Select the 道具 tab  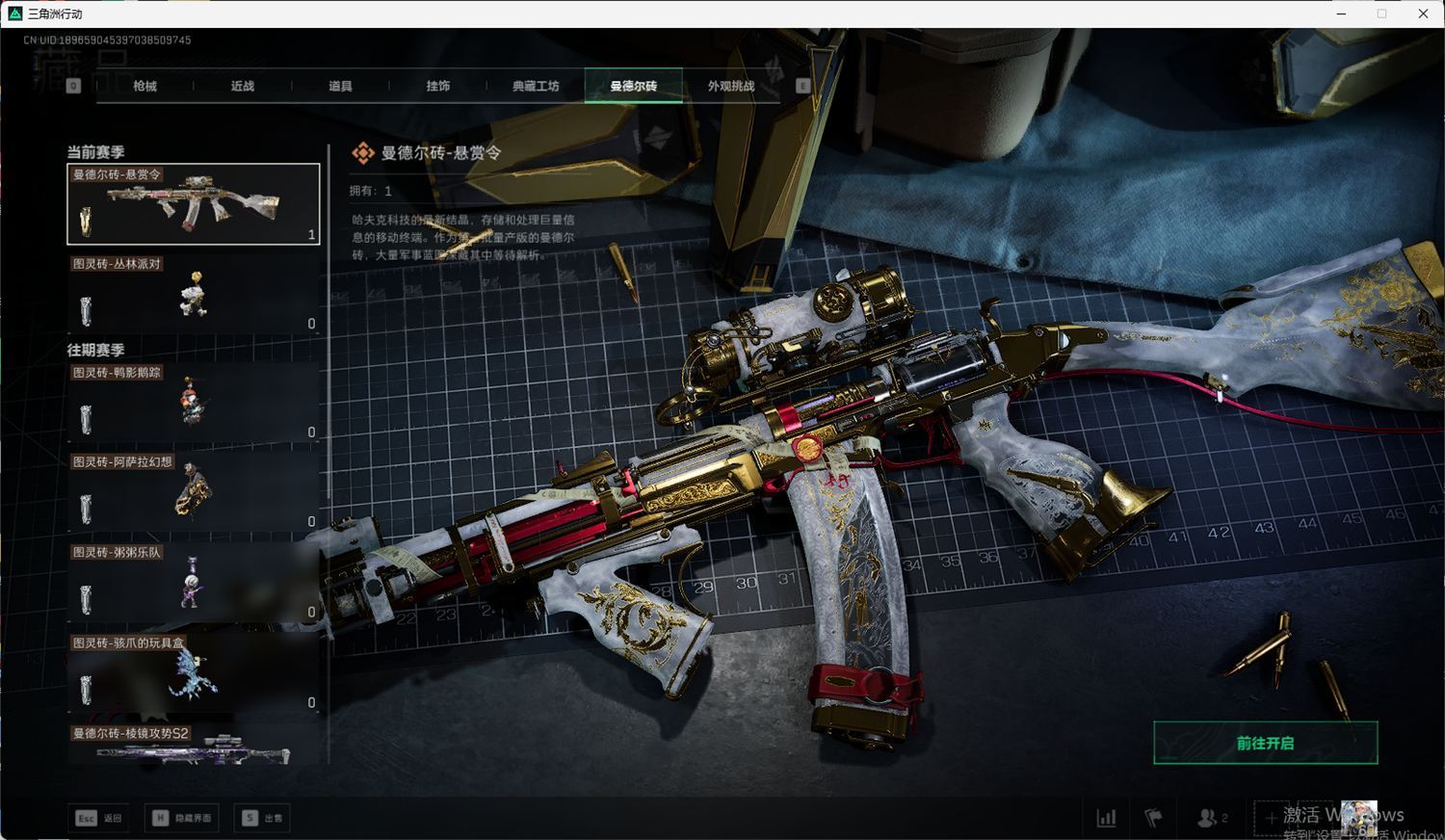340,86
